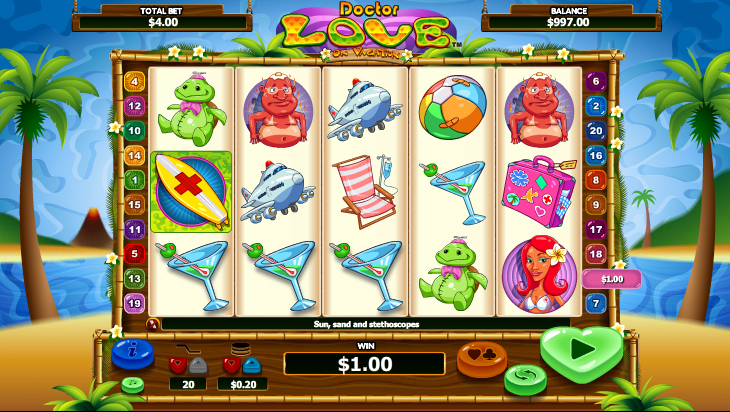
Task: Select payline marker number 7
Action: pyautogui.click(x=596, y=303)
